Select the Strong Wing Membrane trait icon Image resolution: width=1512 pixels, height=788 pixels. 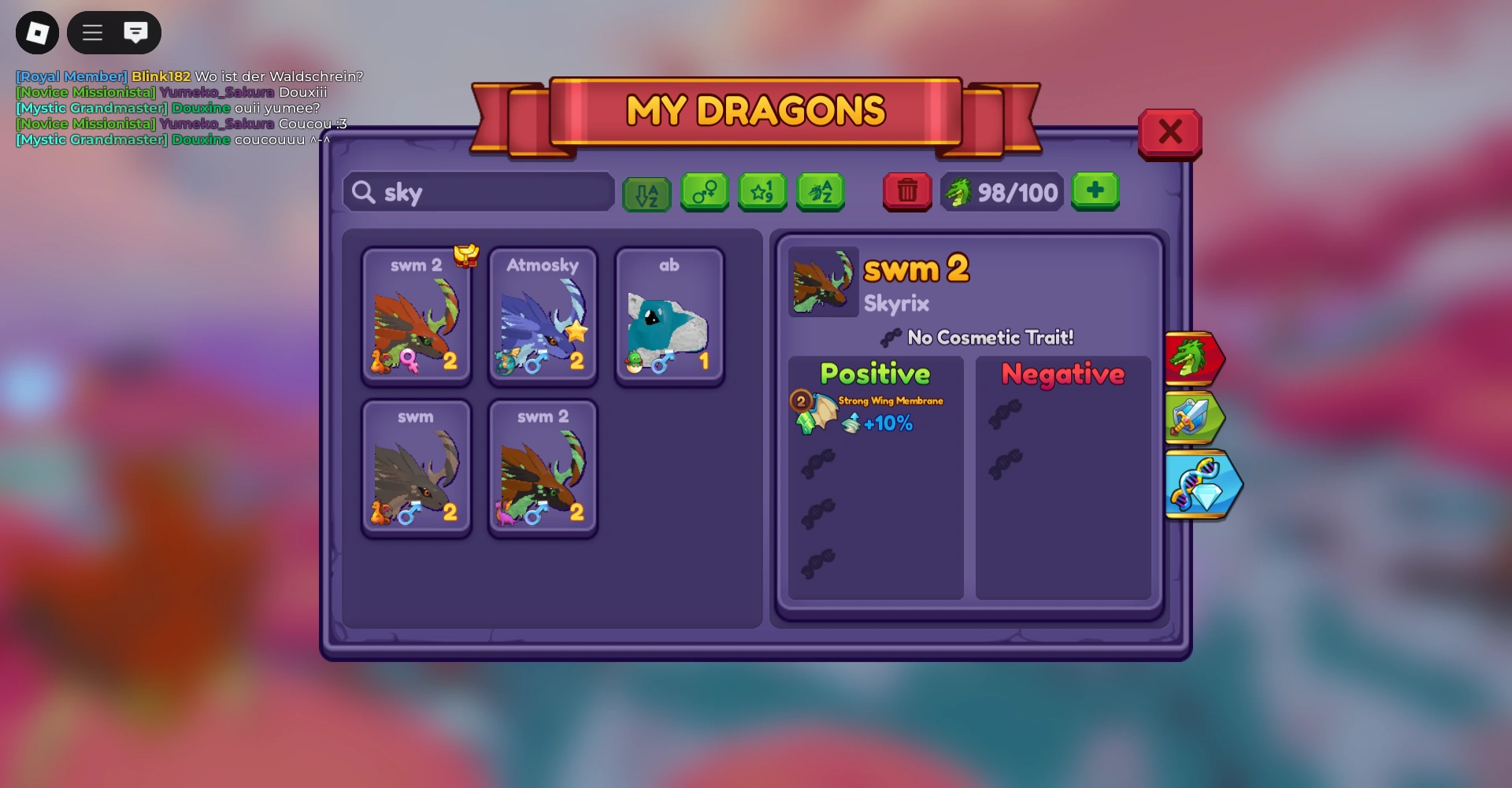click(x=815, y=413)
